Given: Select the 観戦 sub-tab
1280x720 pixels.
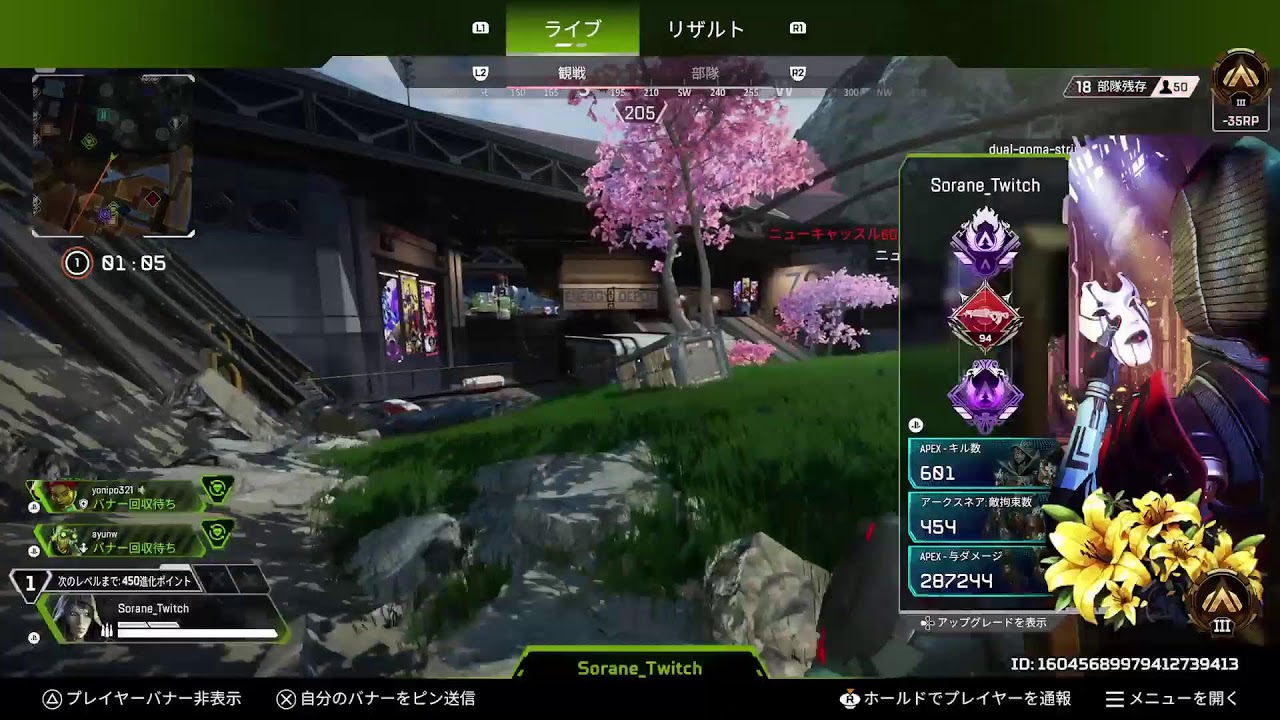Looking at the screenshot, I should (x=571, y=73).
